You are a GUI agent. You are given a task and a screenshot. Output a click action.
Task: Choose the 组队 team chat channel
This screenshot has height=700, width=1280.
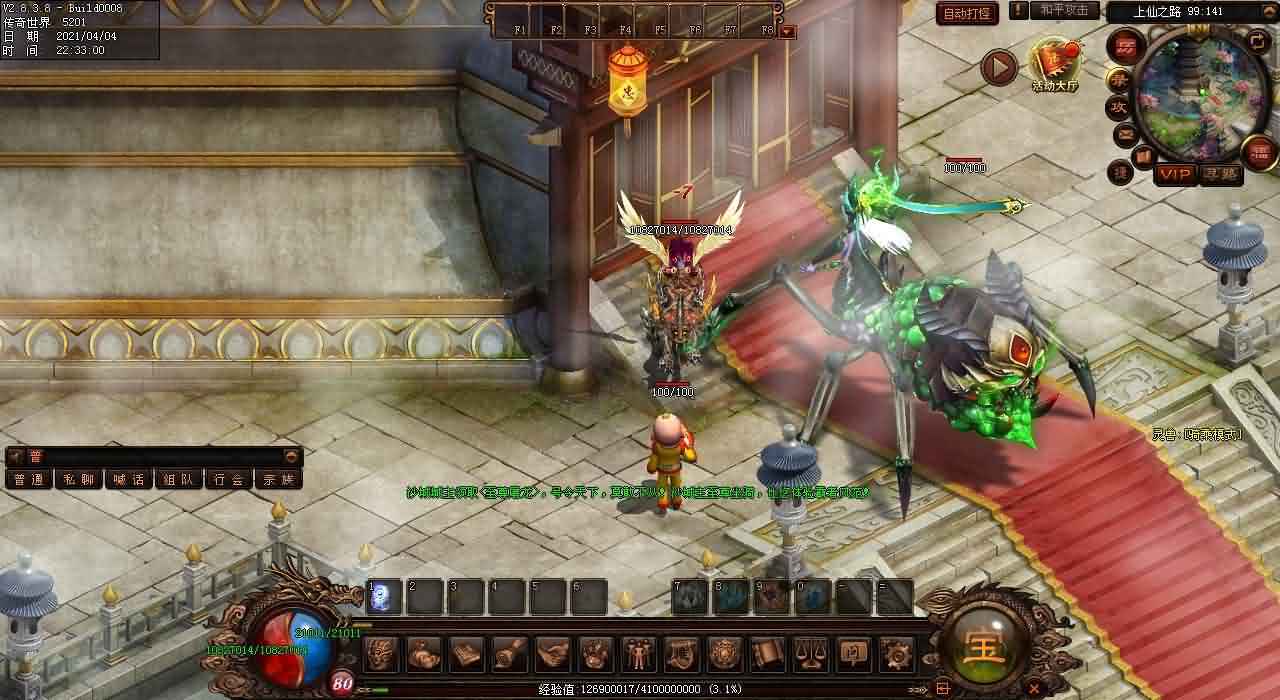pos(179,479)
